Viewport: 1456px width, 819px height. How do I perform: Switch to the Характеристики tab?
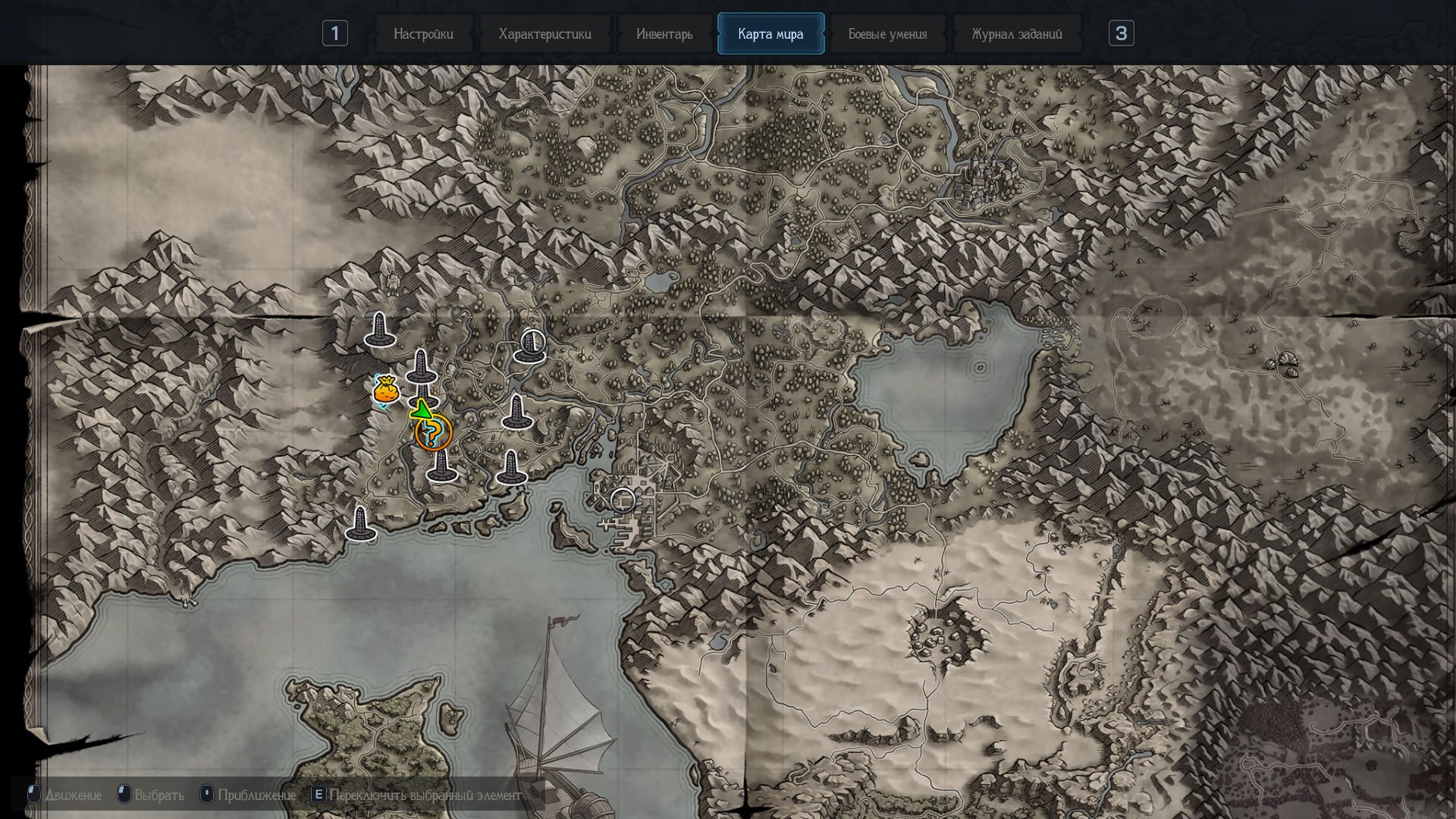(544, 34)
